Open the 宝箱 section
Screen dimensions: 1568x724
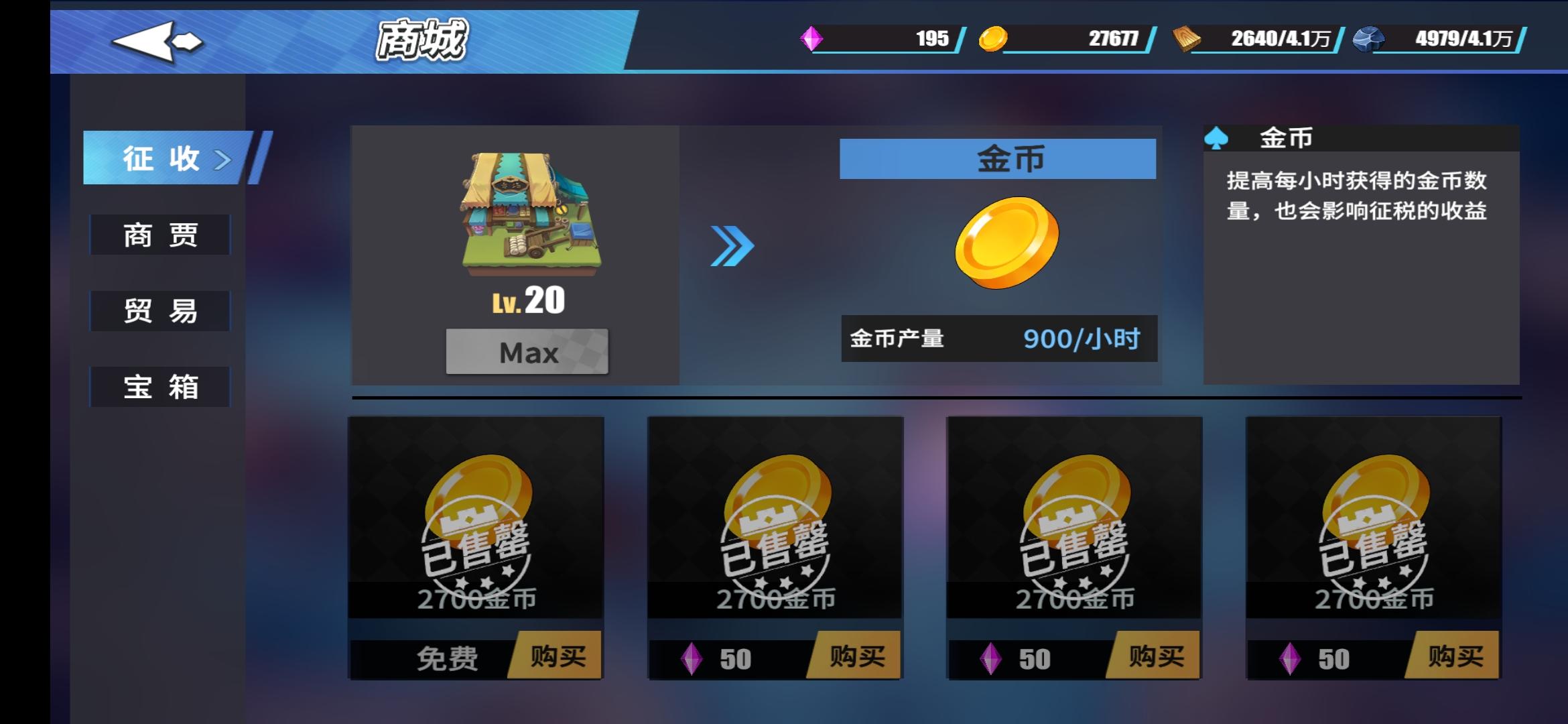tap(159, 387)
